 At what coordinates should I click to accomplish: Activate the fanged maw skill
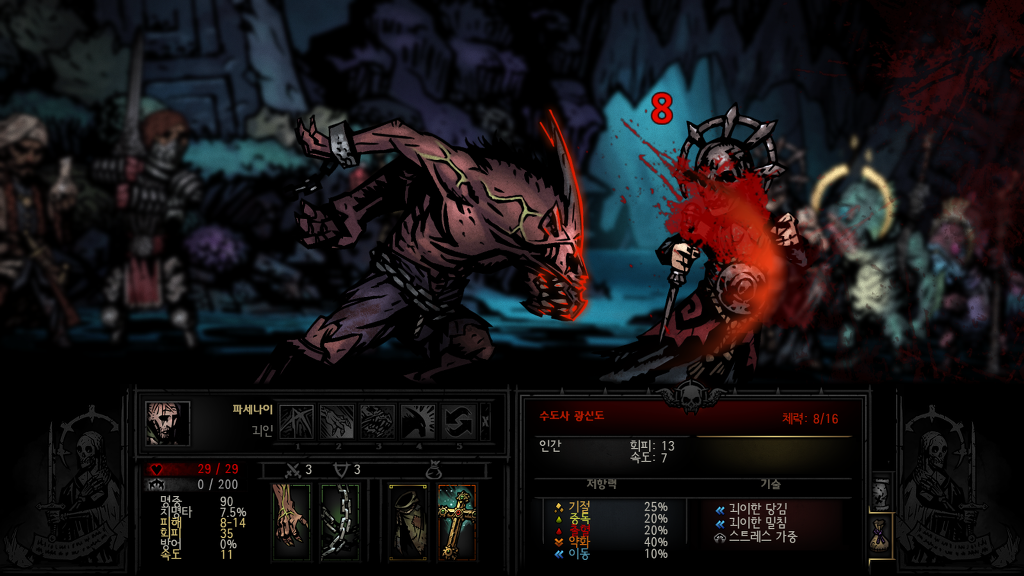(x=378, y=422)
